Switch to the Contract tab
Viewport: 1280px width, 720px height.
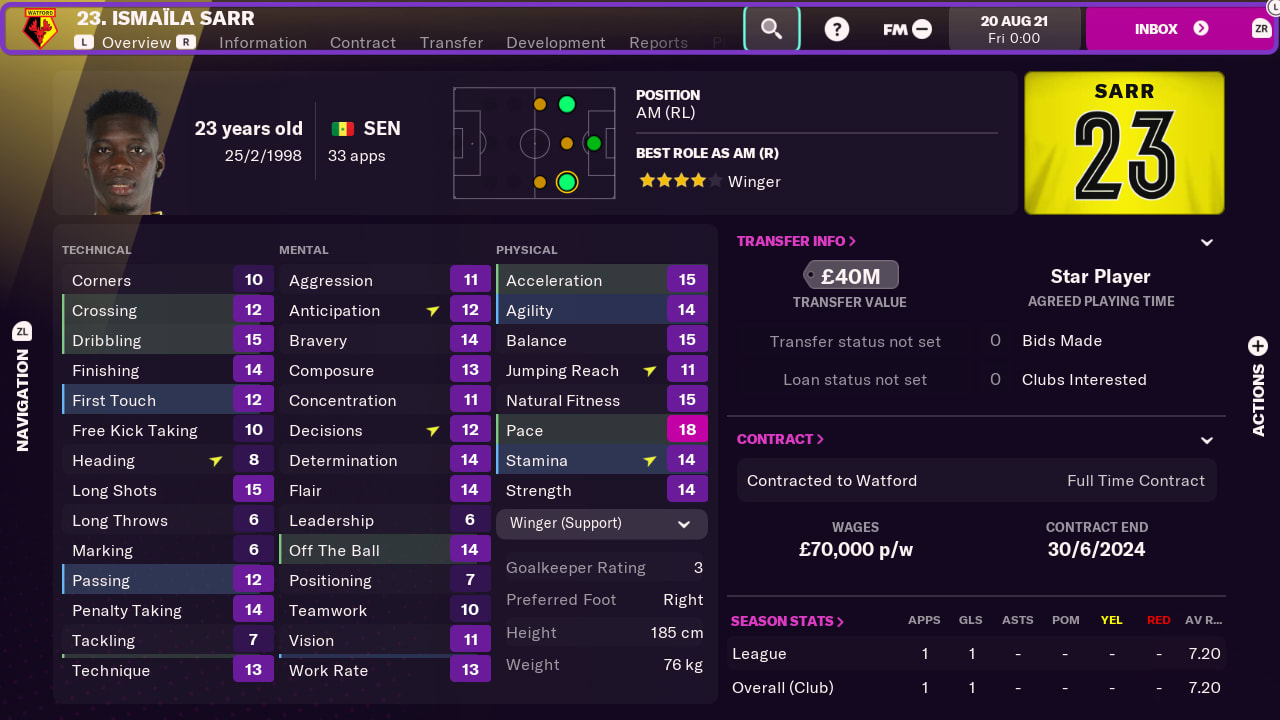[x=362, y=43]
